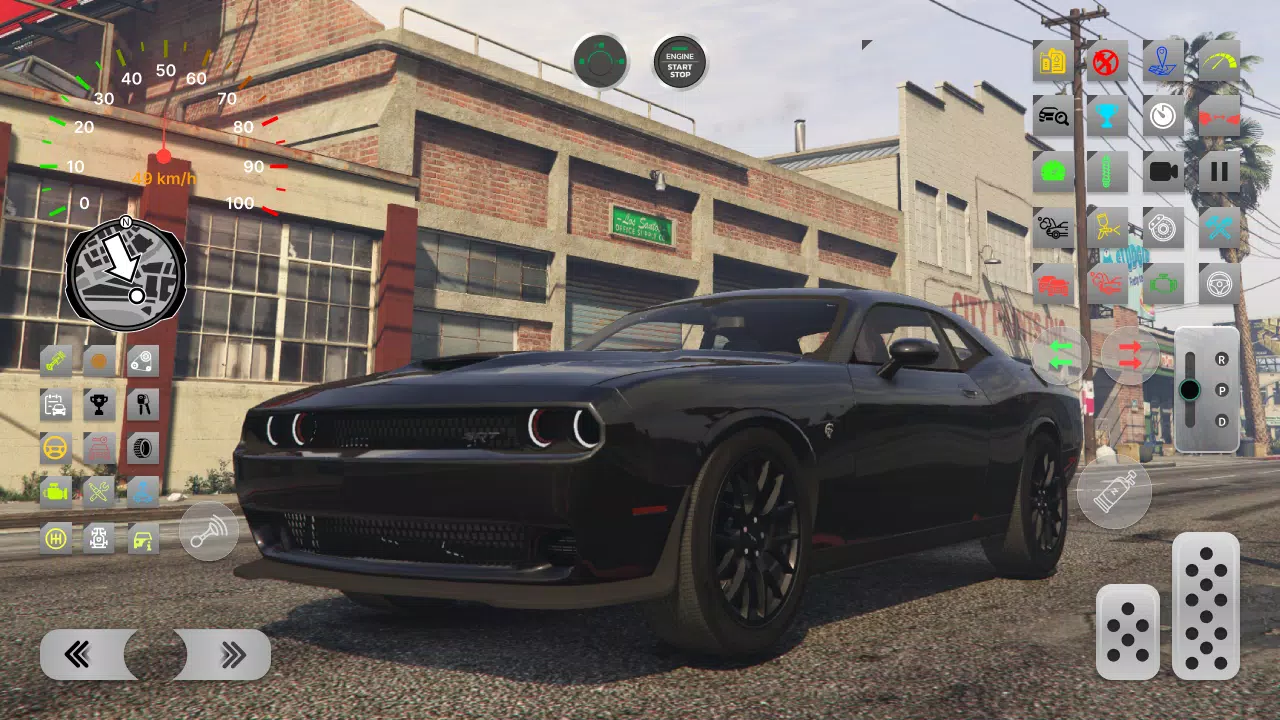
Task: Activate the nitro bottle boost icon
Action: click(x=1115, y=490)
